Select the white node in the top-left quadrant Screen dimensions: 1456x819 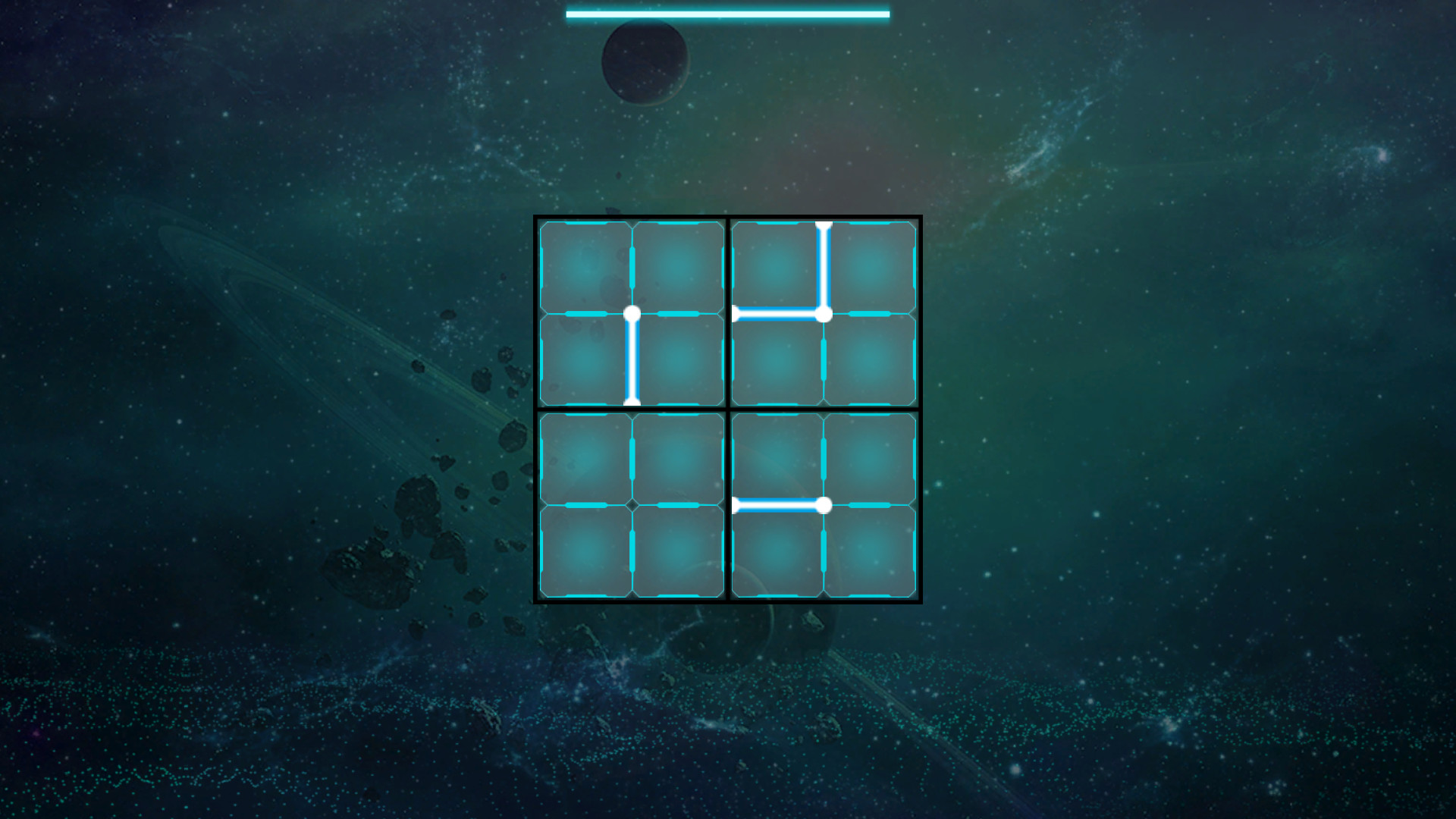[632, 312]
